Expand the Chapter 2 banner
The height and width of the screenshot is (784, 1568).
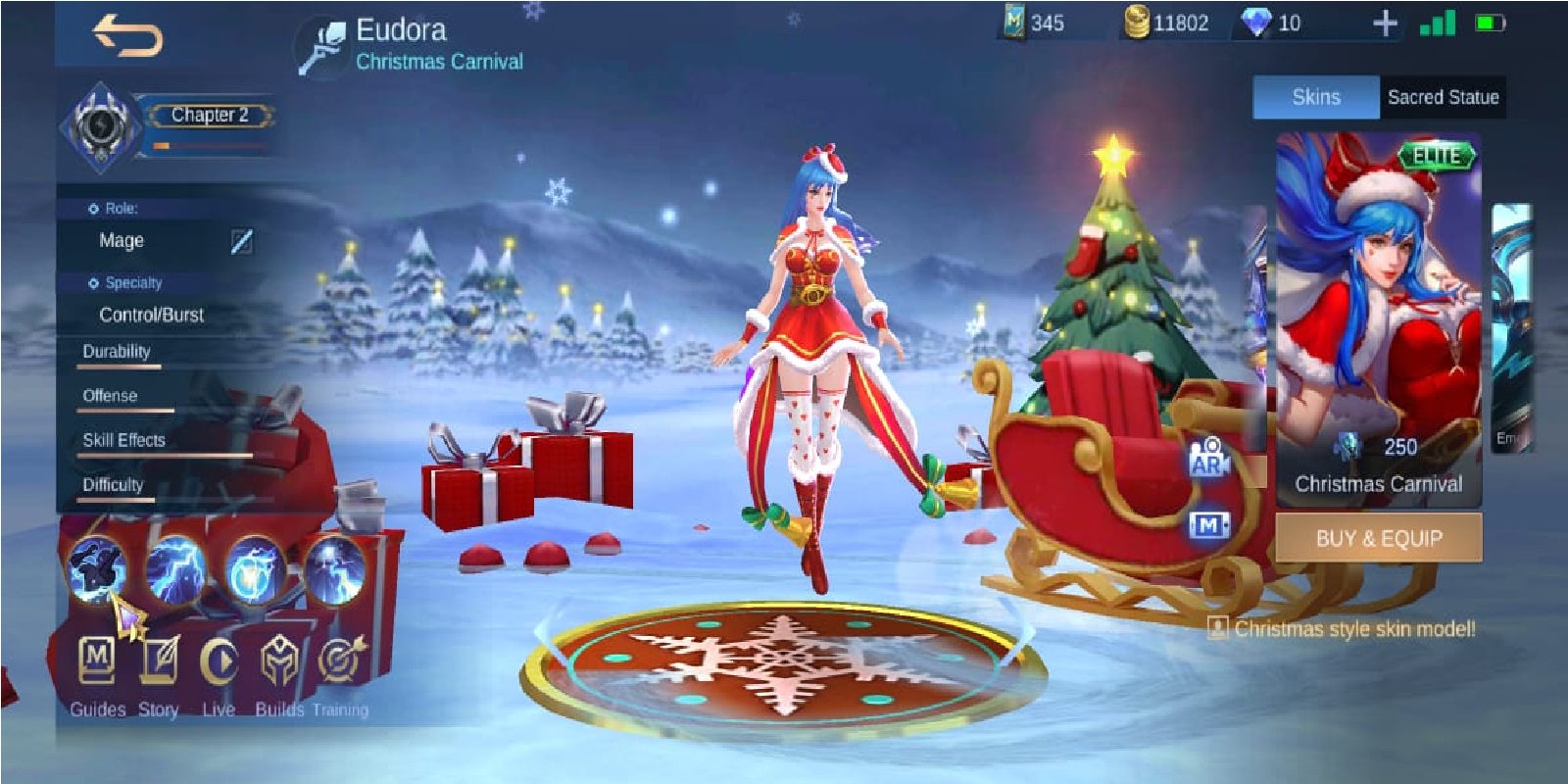pos(210,115)
